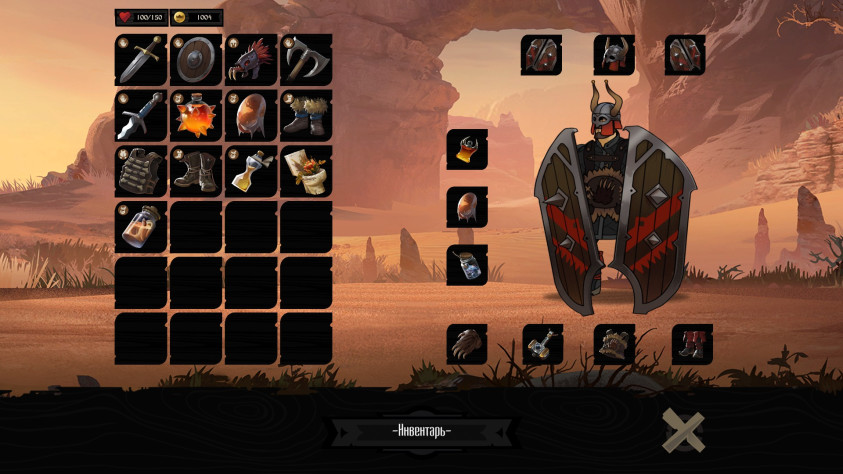Choose the double-bladed battle axe slot

coord(306,60)
